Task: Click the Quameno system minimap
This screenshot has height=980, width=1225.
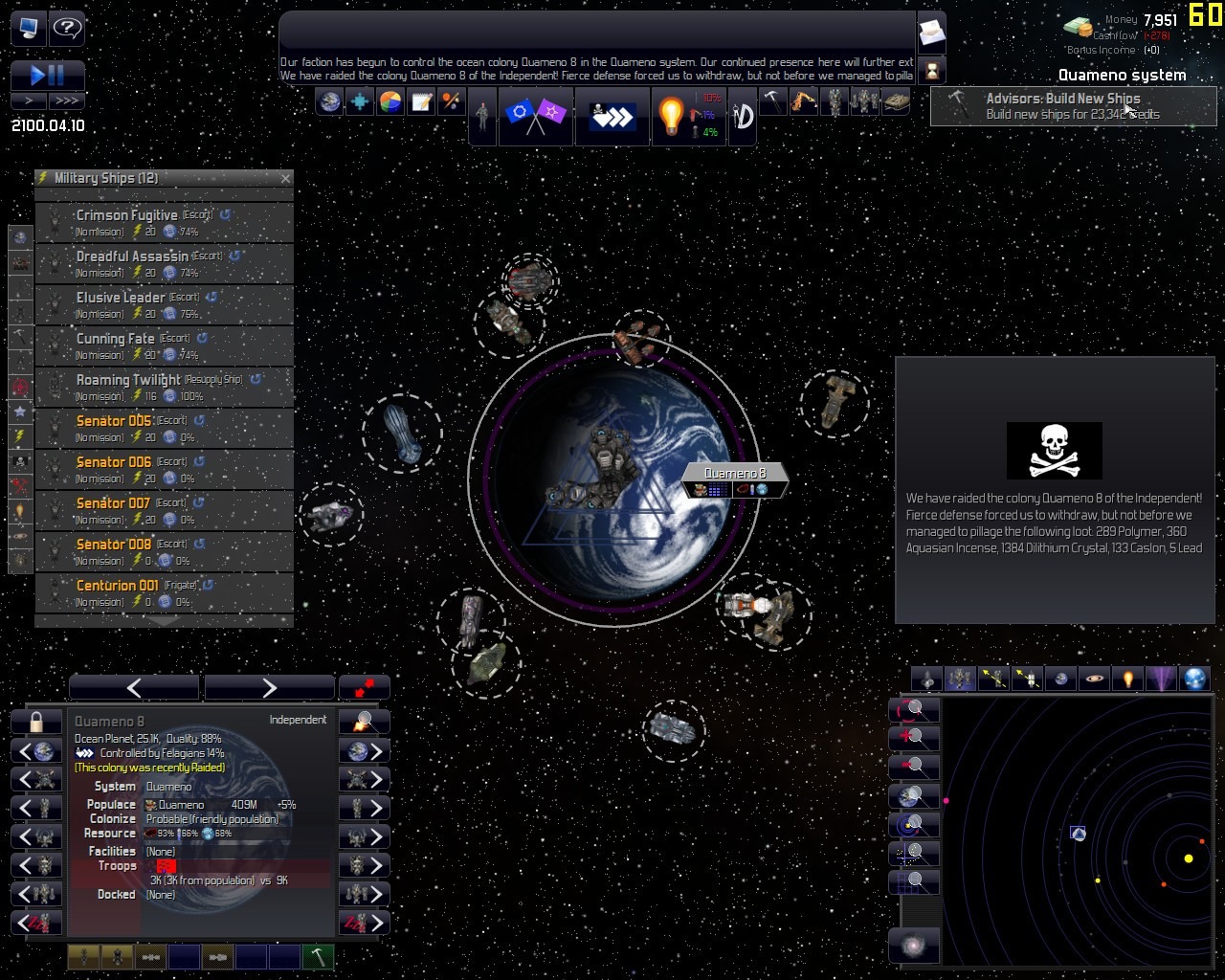Action: click(x=1077, y=831)
